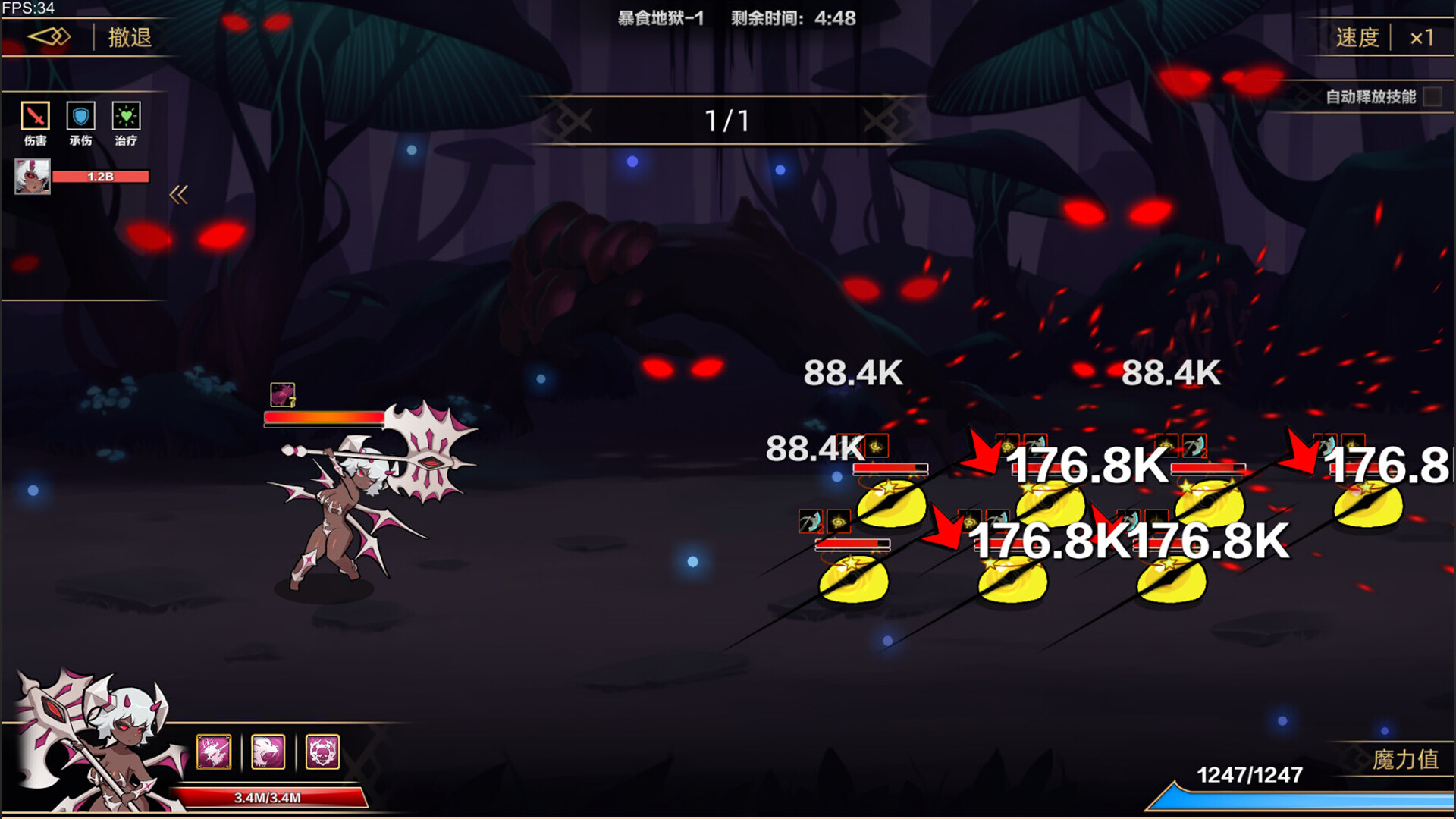The height and width of the screenshot is (819, 1456).
Task: Click the 1.2B damage progress bar
Action: pyautogui.click(x=100, y=175)
